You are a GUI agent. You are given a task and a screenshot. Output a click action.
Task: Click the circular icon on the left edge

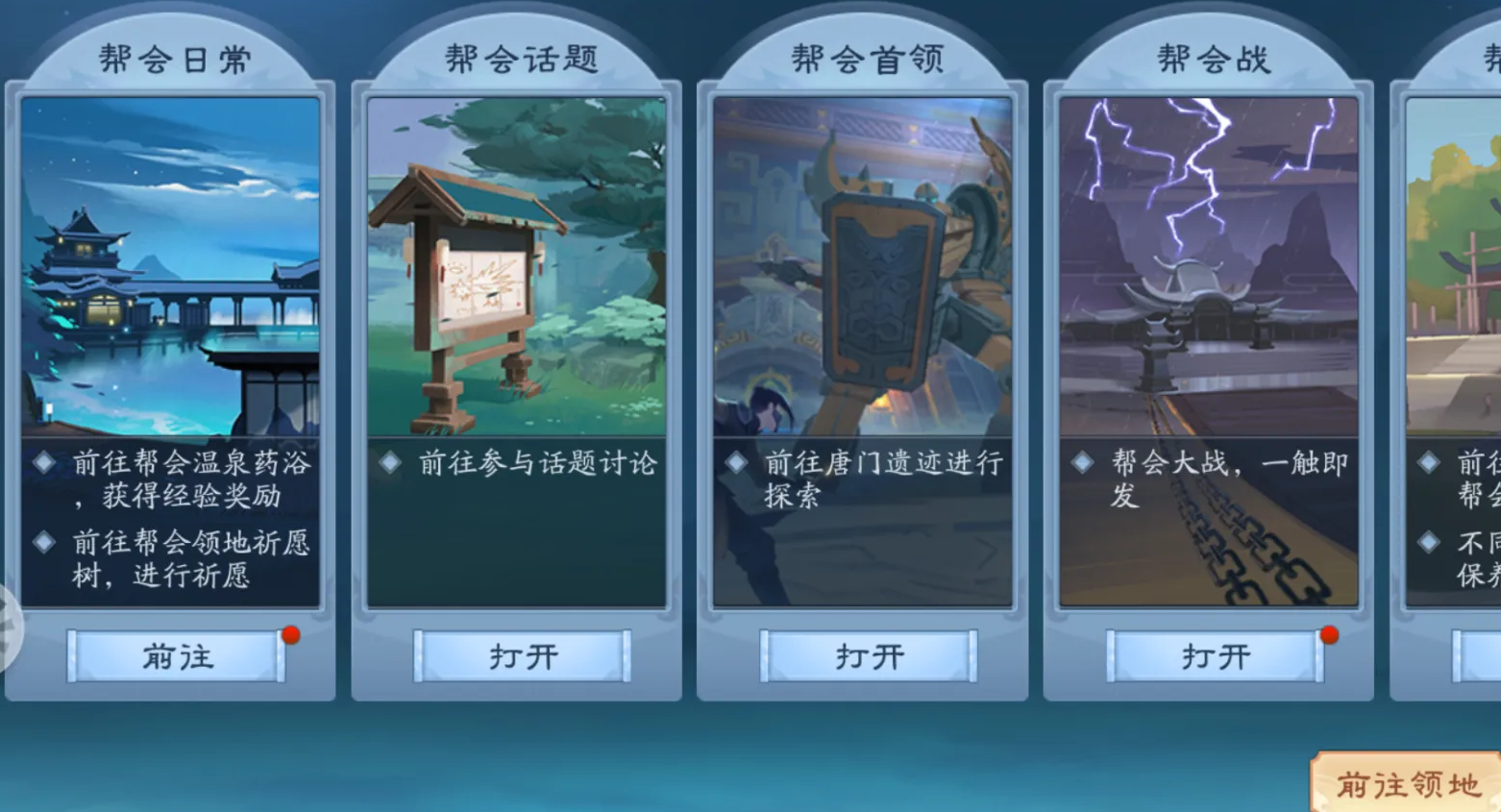pyautogui.click(x=8, y=625)
